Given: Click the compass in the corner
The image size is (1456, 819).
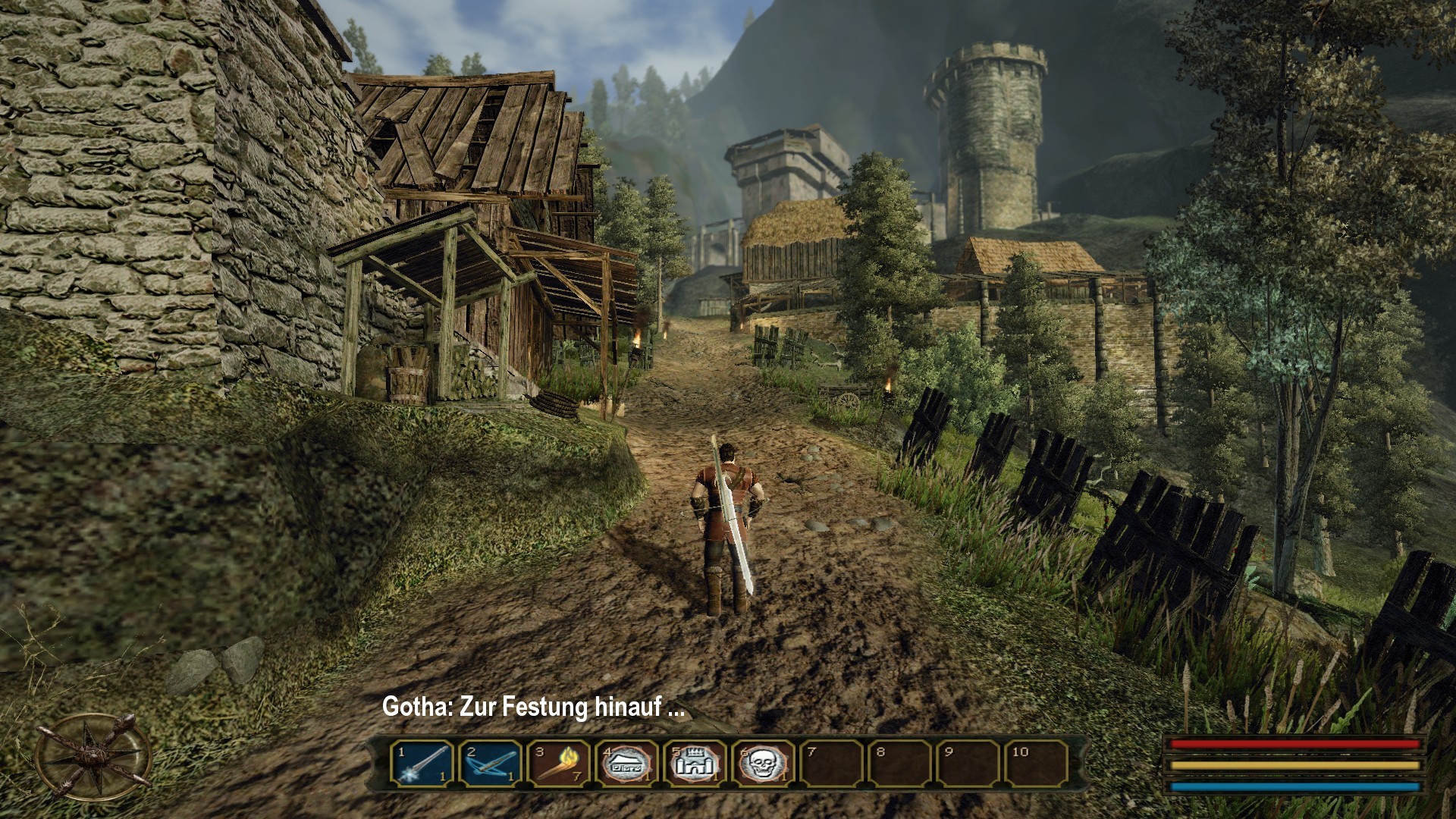Looking at the screenshot, I should click(x=93, y=758).
